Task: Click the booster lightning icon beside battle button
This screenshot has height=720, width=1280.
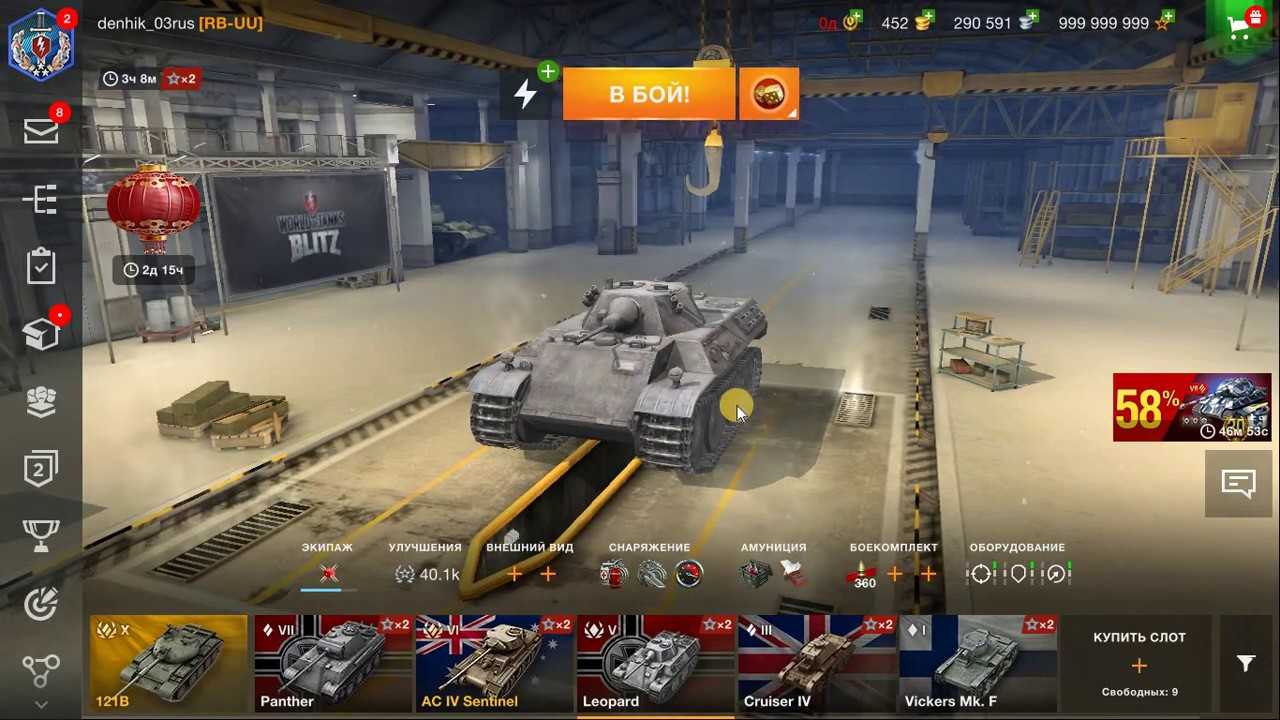Action: click(526, 93)
